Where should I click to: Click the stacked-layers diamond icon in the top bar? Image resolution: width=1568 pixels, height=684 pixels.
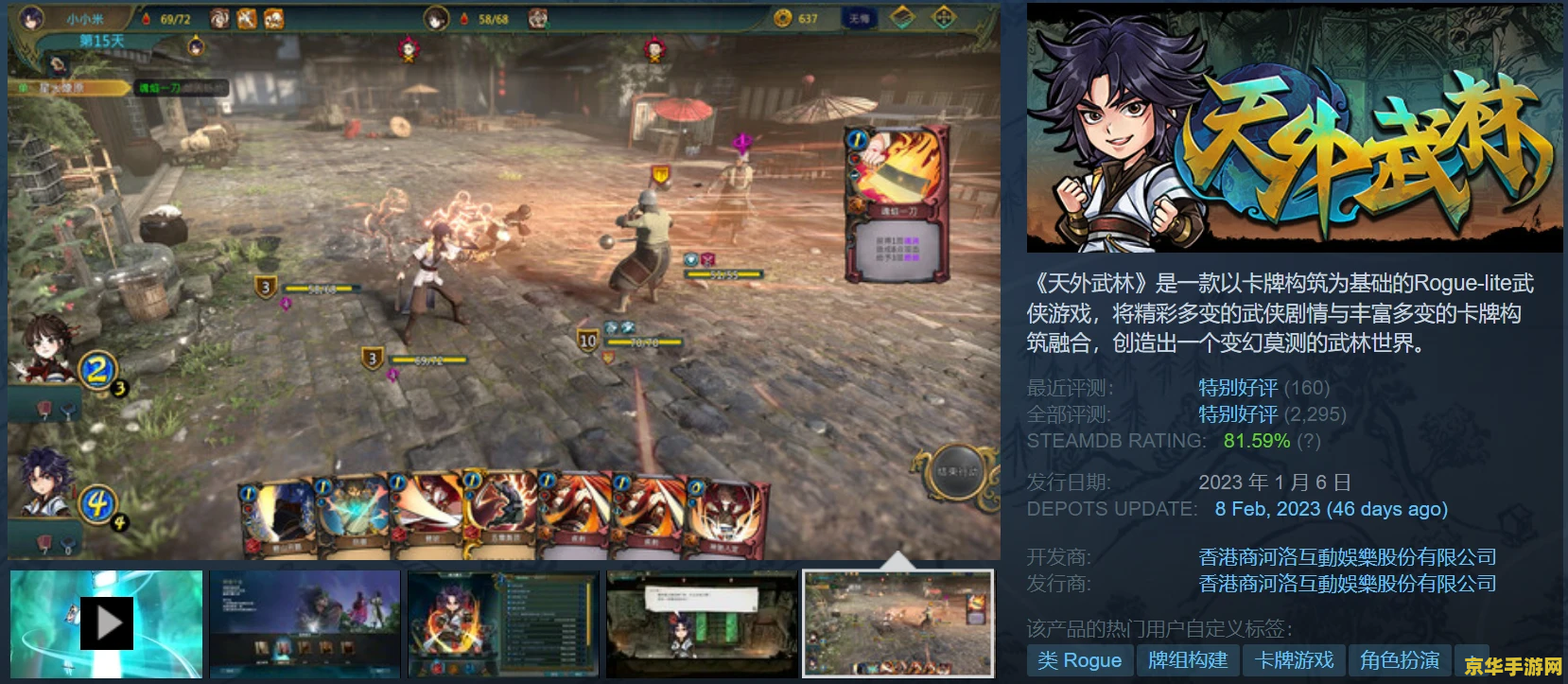click(x=902, y=18)
